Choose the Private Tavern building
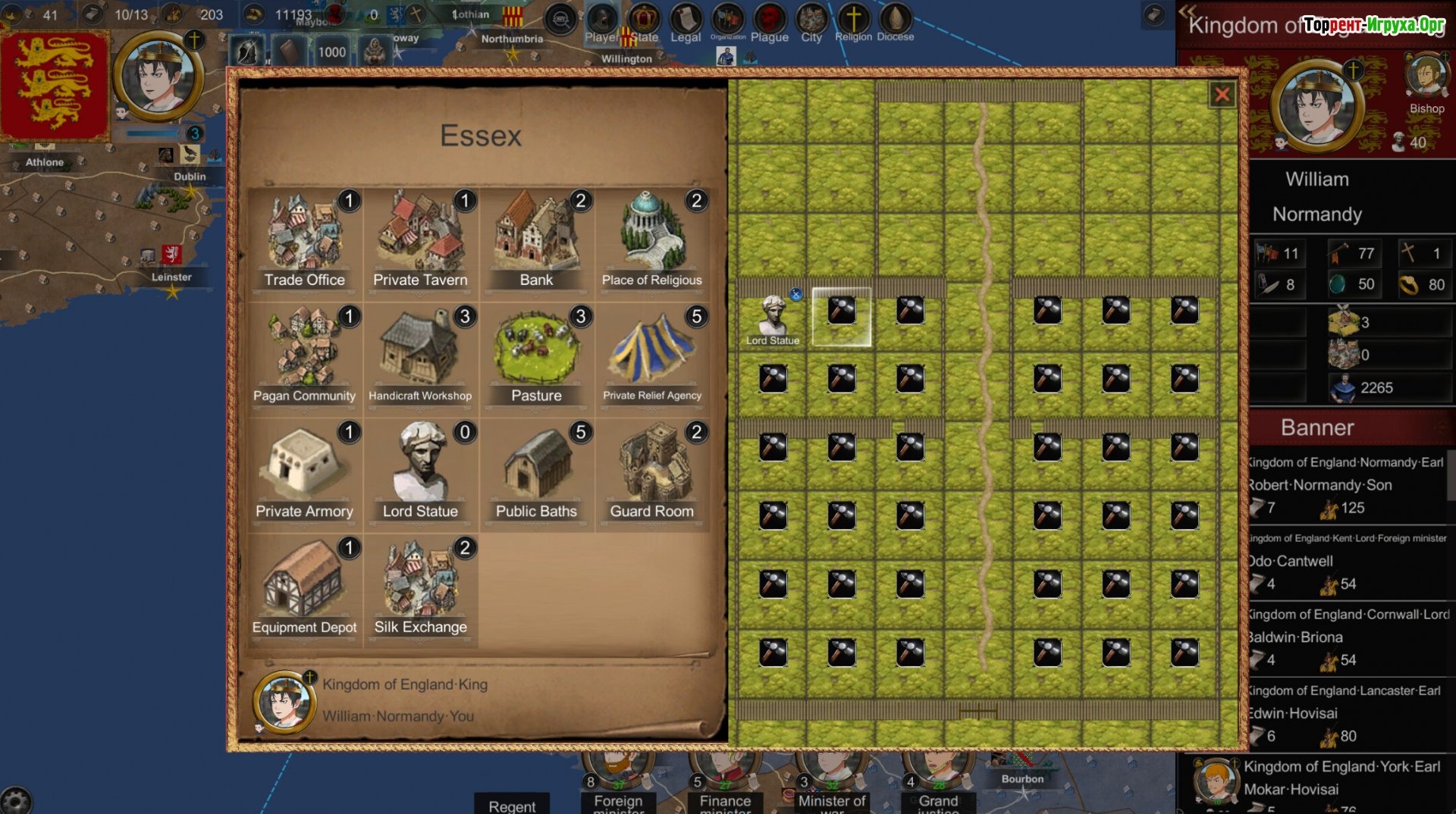 (x=421, y=240)
